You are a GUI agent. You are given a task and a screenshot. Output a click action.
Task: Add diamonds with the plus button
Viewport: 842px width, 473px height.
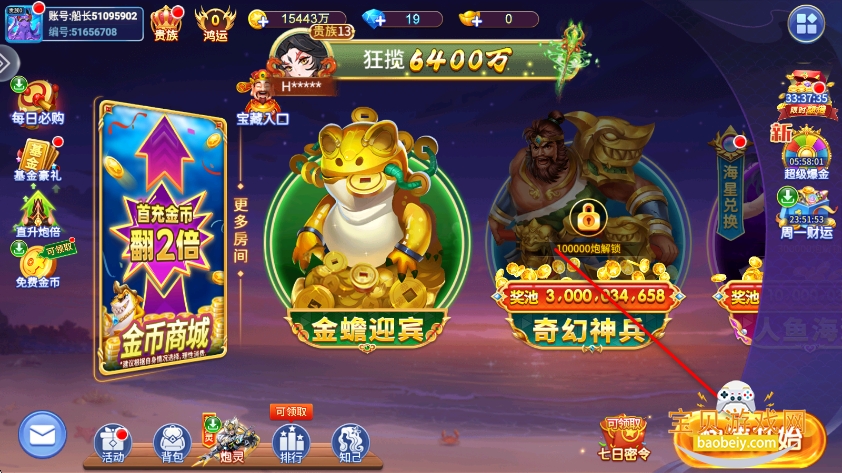371,19
